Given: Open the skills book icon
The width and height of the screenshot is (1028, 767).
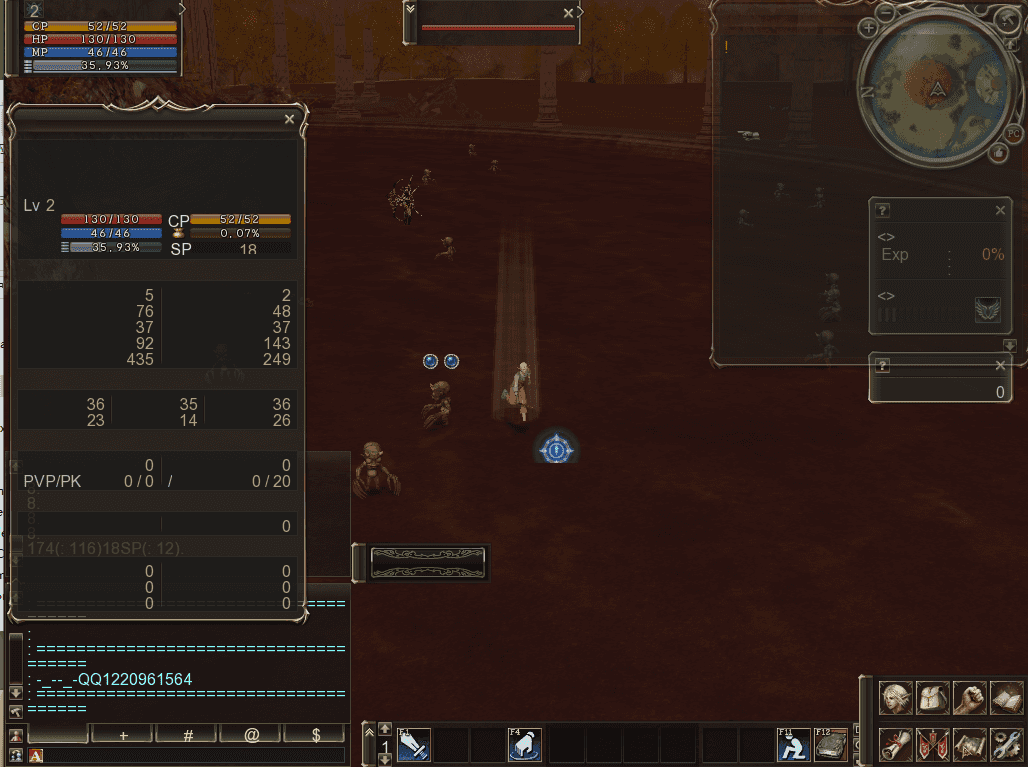Looking at the screenshot, I should point(1006,698).
